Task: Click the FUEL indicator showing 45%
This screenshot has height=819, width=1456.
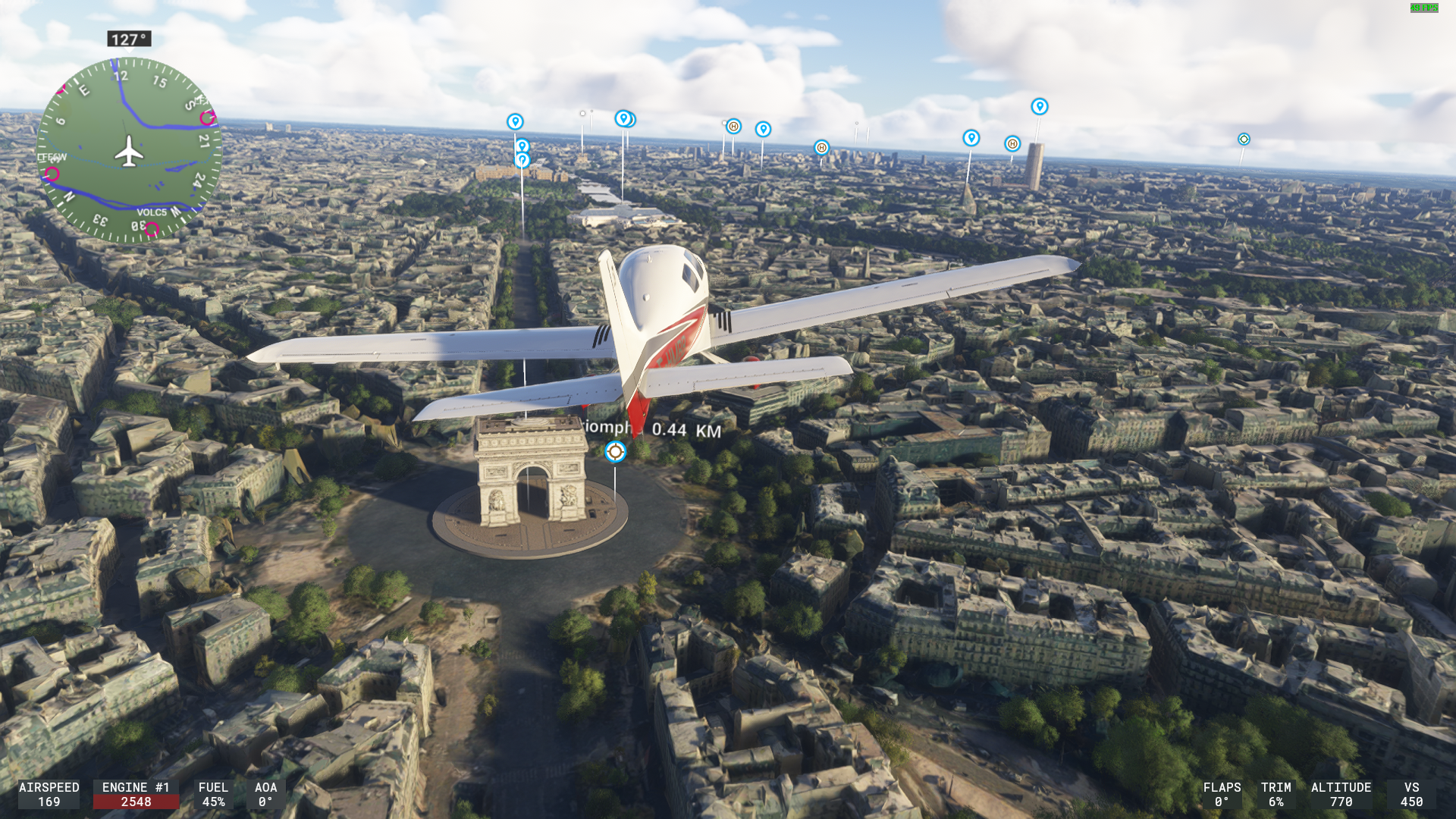Action: (x=214, y=795)
